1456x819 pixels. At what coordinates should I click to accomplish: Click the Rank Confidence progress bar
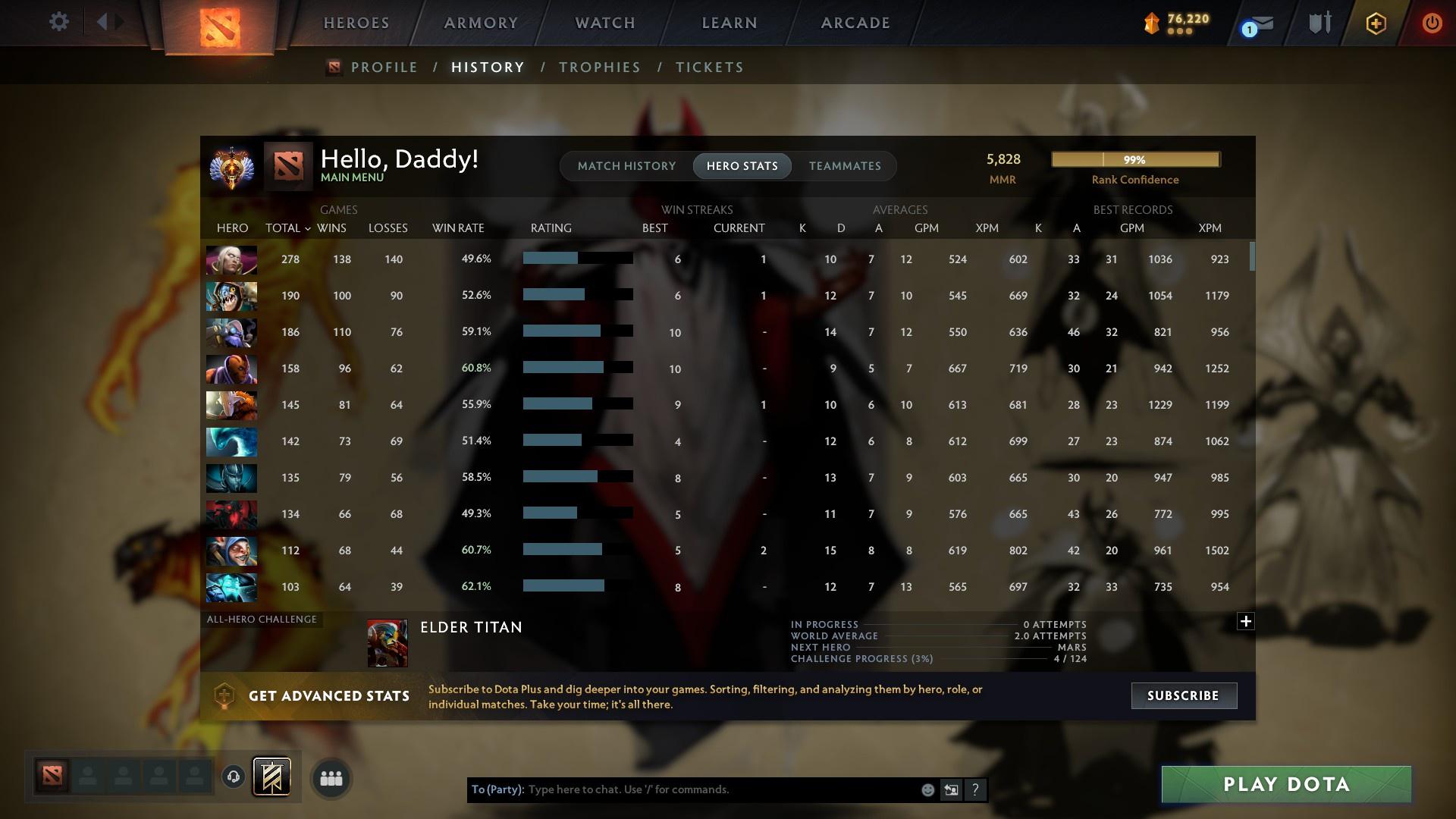[1134, 159]
